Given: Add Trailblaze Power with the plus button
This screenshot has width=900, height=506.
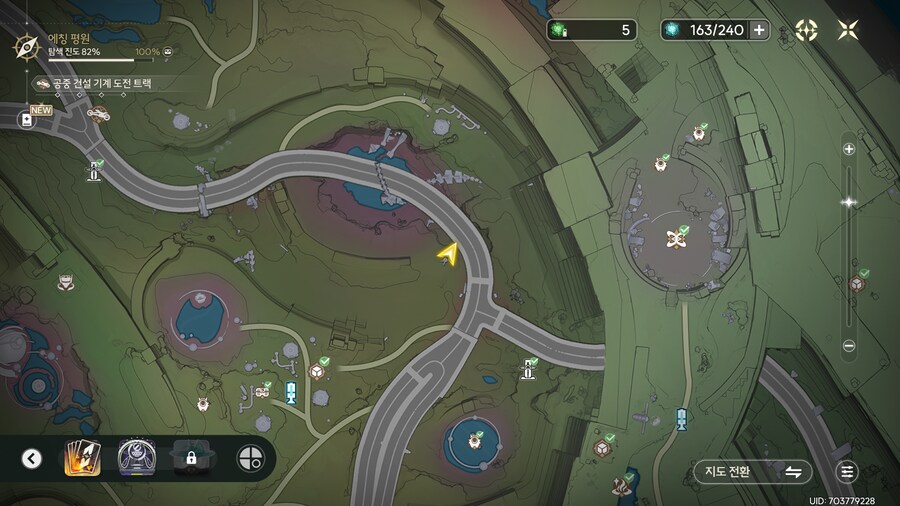Looking at the screenshot, I should [x=759, y=30].
